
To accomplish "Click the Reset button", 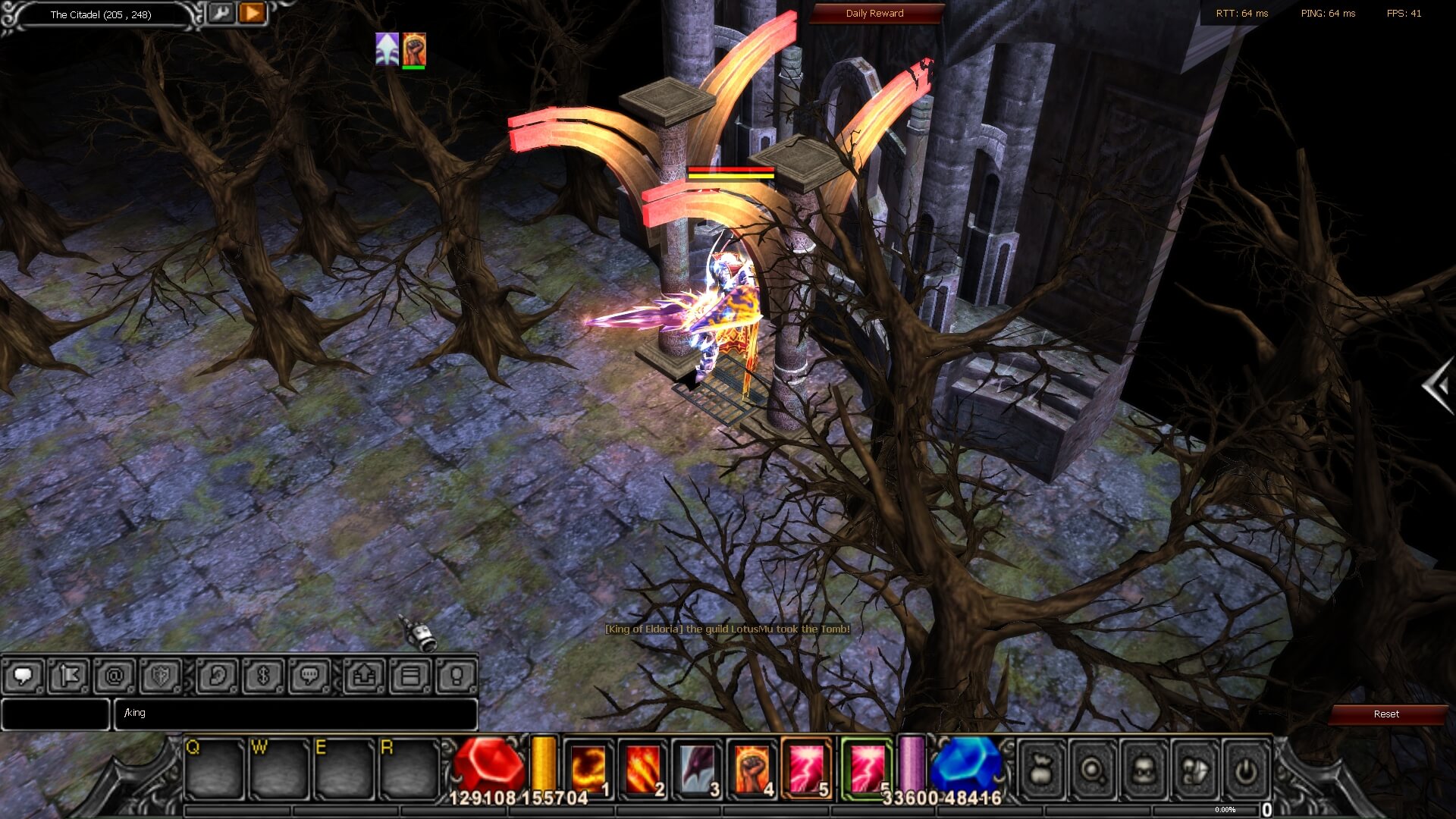I will pos(1385,714).
